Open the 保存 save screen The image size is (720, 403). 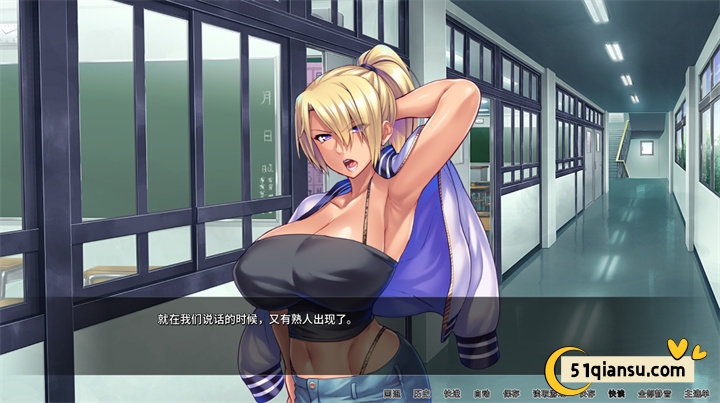511,393
